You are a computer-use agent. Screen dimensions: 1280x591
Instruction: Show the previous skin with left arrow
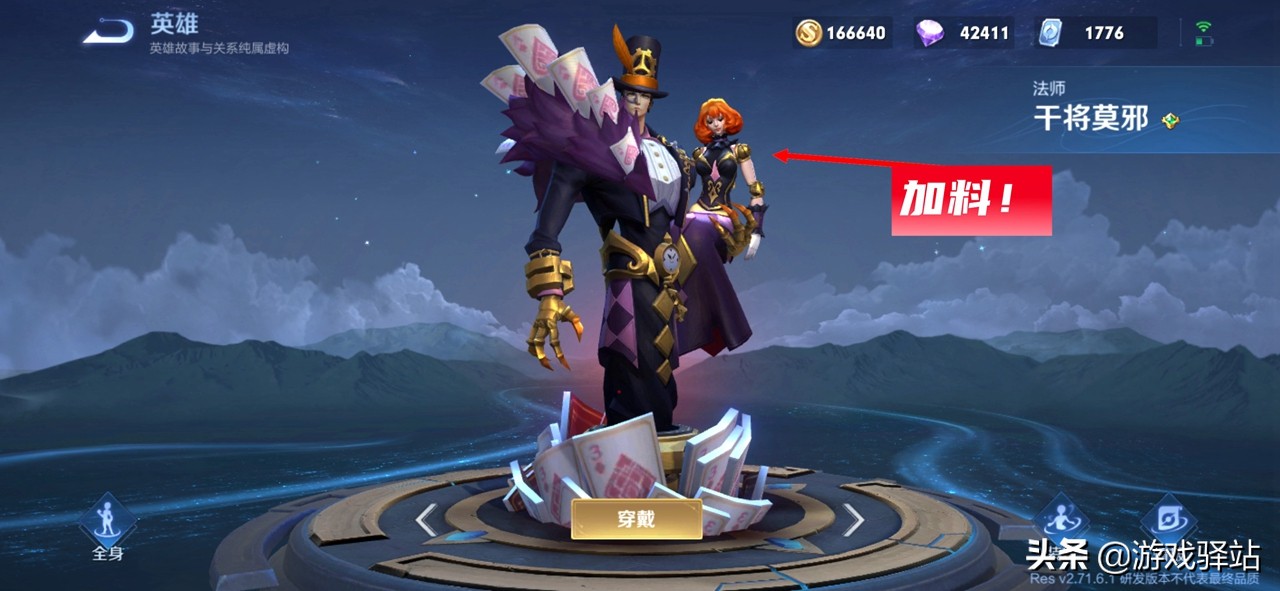click(x=427, y=519)
